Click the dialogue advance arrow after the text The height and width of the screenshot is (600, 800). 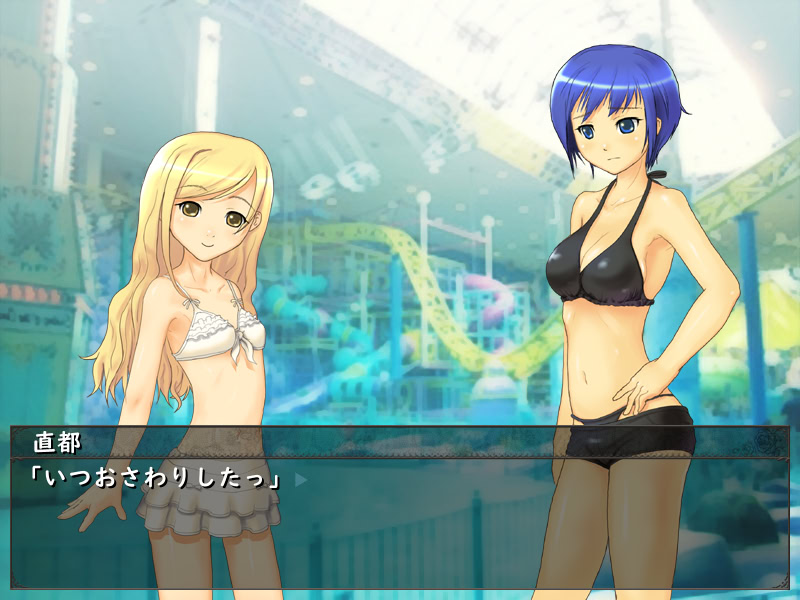[x=300, y=480]
